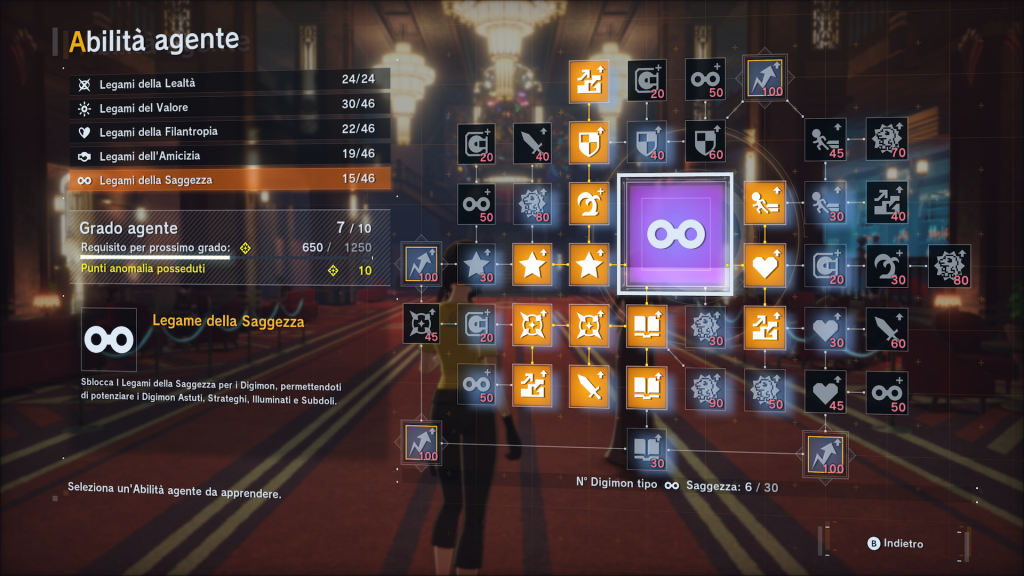Choose the sword skill costing 60
The image size is (1024, 576).
tap(887, 326)
